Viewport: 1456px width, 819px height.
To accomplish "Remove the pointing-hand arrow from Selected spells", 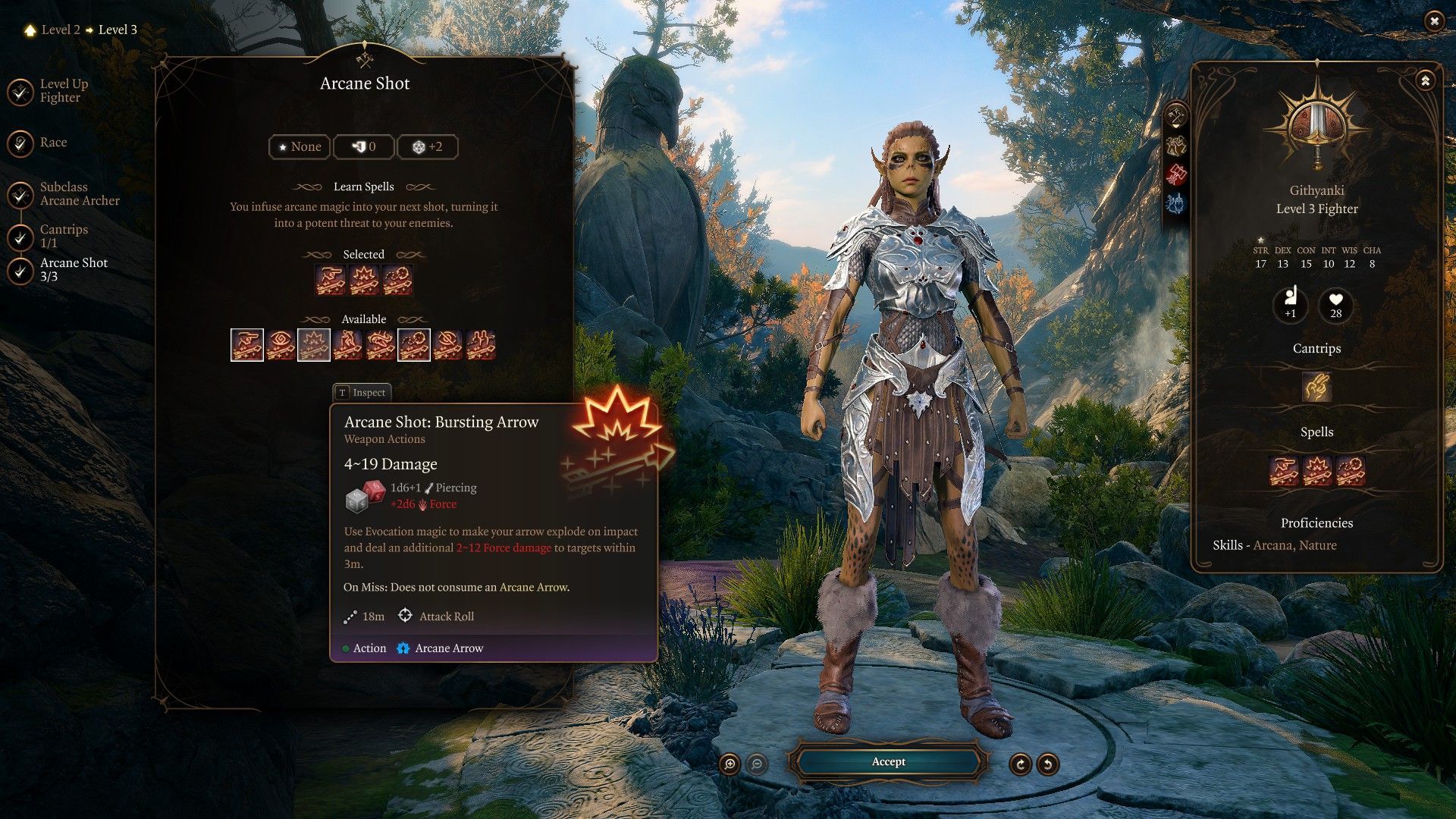I will click(331, 280).
